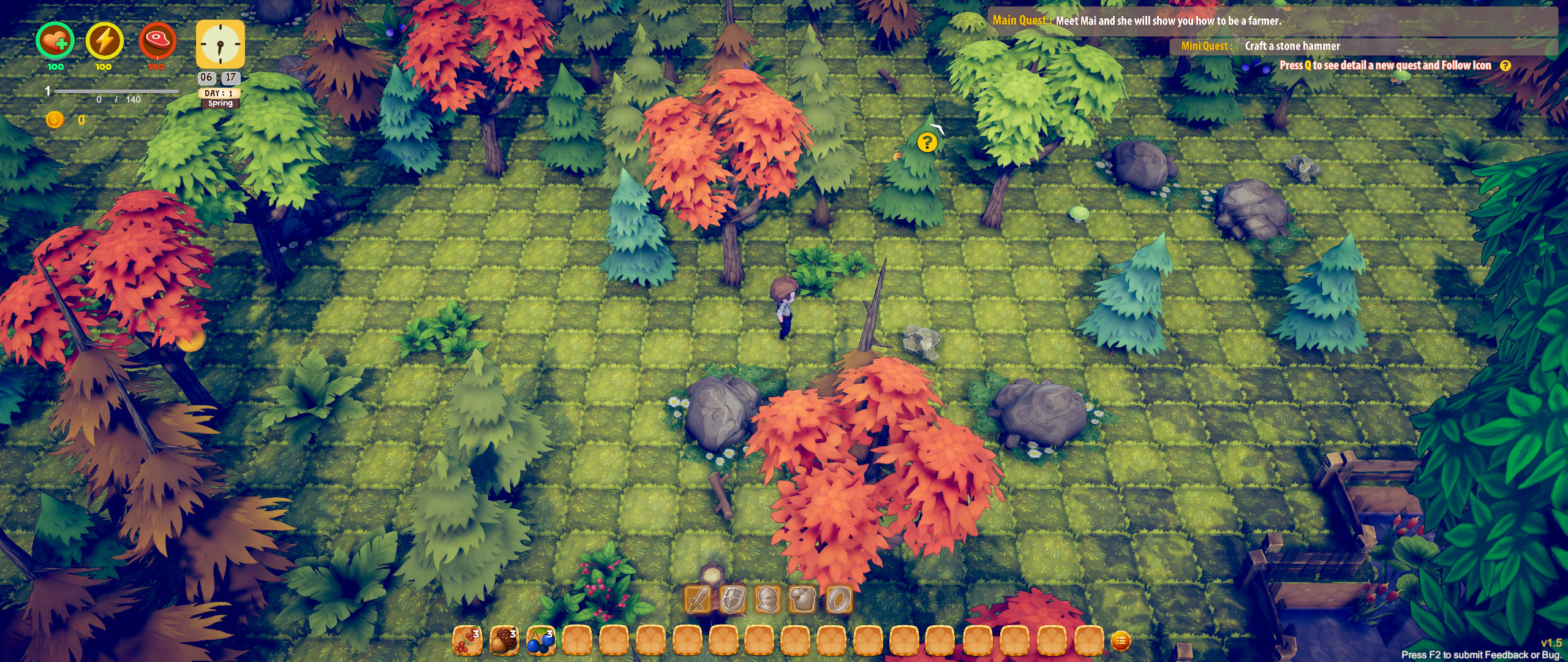1568x662 pixels.
Task: Click the DAY : 1 display
Action: [x=219, y=93]
